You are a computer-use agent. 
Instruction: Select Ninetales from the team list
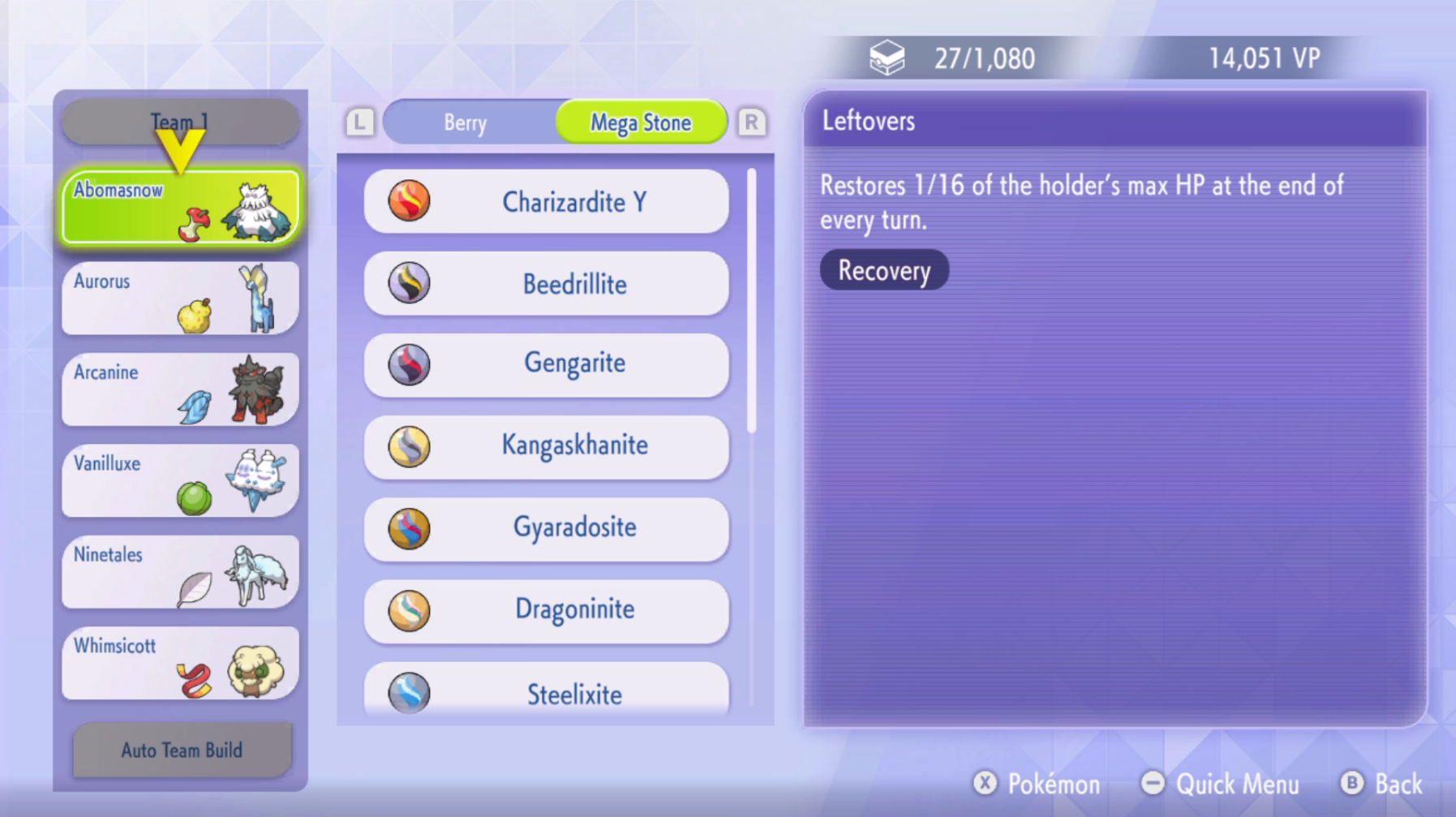click(x=178, y=572)
